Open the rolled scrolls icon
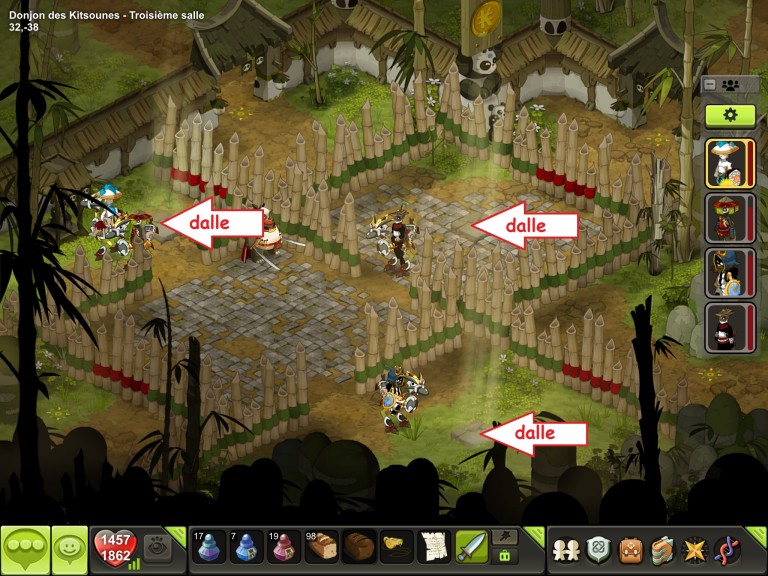Viewport: 768px width, 576px height. click(x=662, y=550)
